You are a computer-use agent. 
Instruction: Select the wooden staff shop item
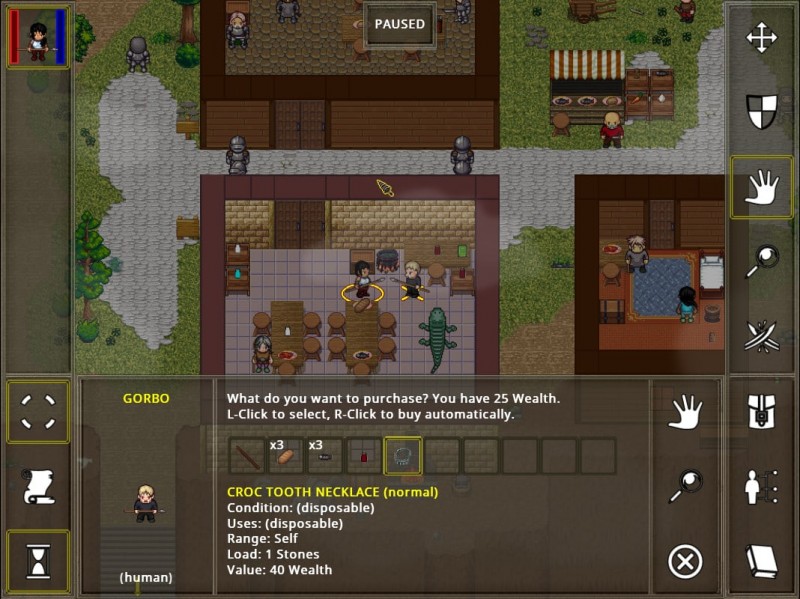click(x=246, y=456)
